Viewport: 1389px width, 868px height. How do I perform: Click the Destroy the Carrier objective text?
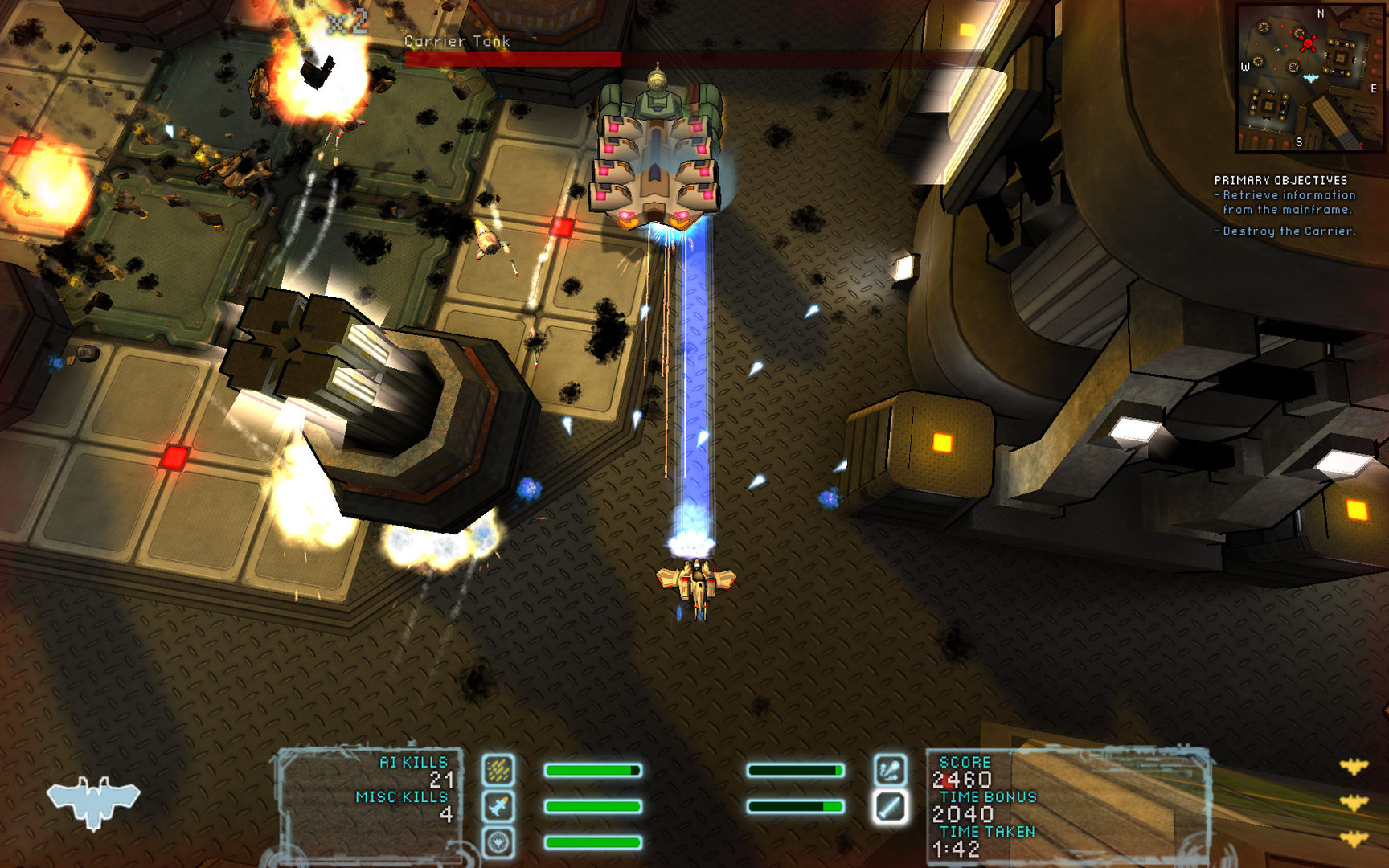[x=1286, y=231]
